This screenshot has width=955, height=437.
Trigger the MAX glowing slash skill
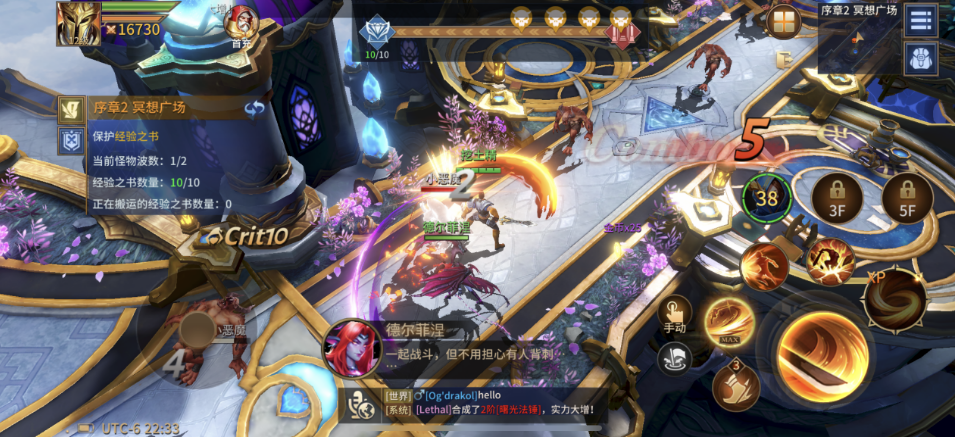[729, 323]
